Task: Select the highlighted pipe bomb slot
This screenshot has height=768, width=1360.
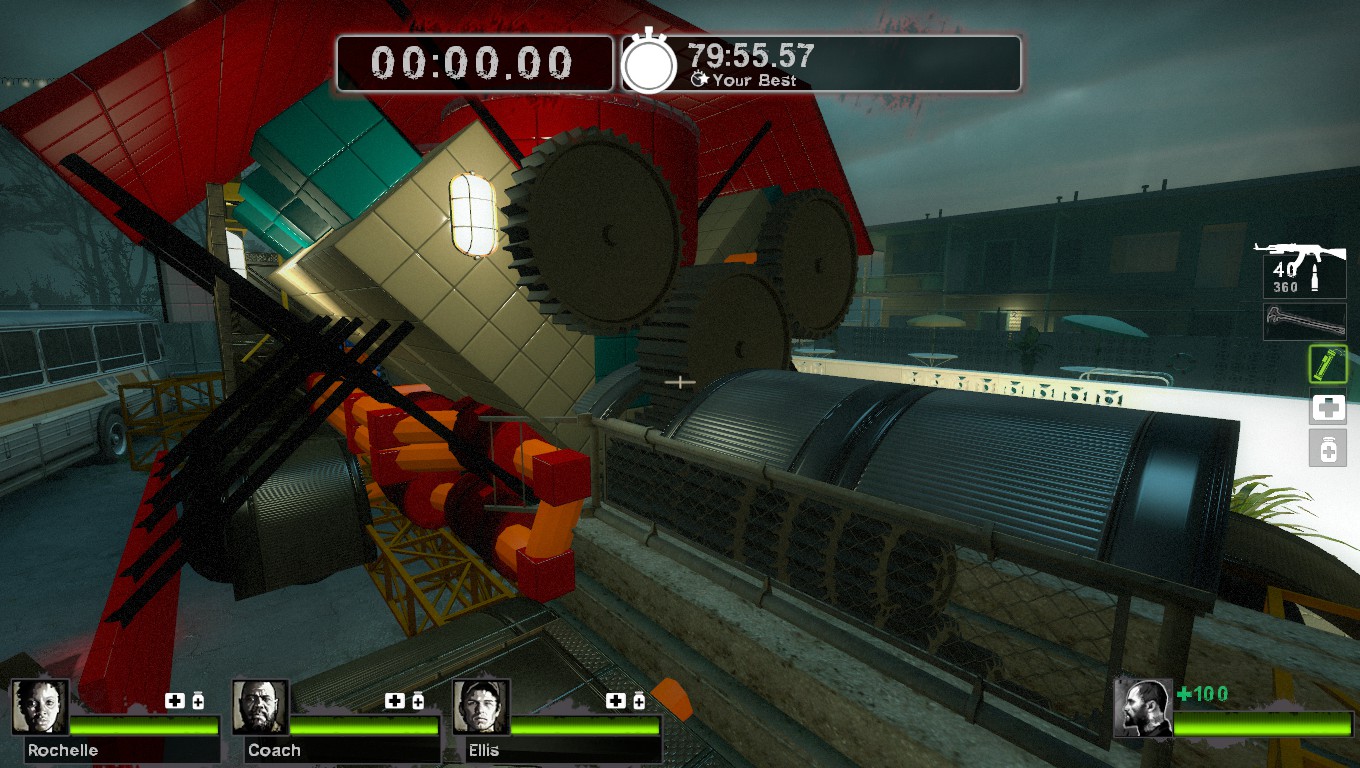Action: (x=1328, y=365)
